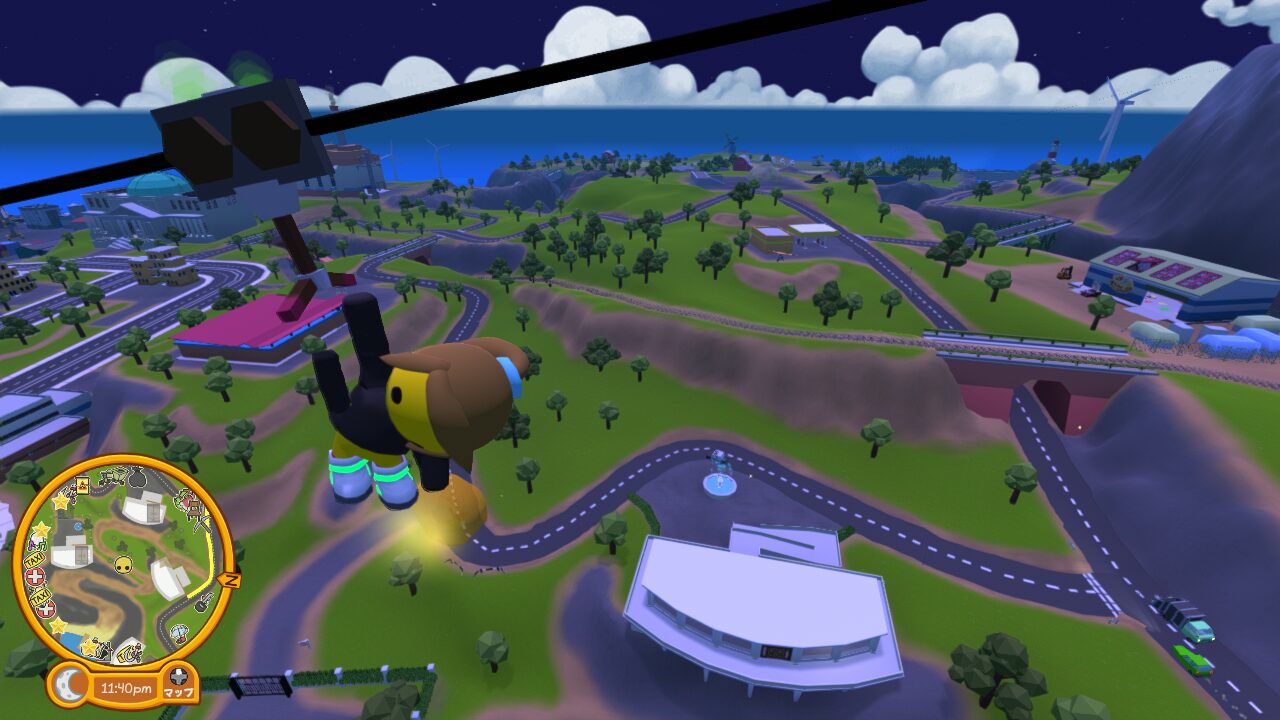1280x720 pixels.
Task: Click the crescent moon time-of-day icon
Action: 68,685
